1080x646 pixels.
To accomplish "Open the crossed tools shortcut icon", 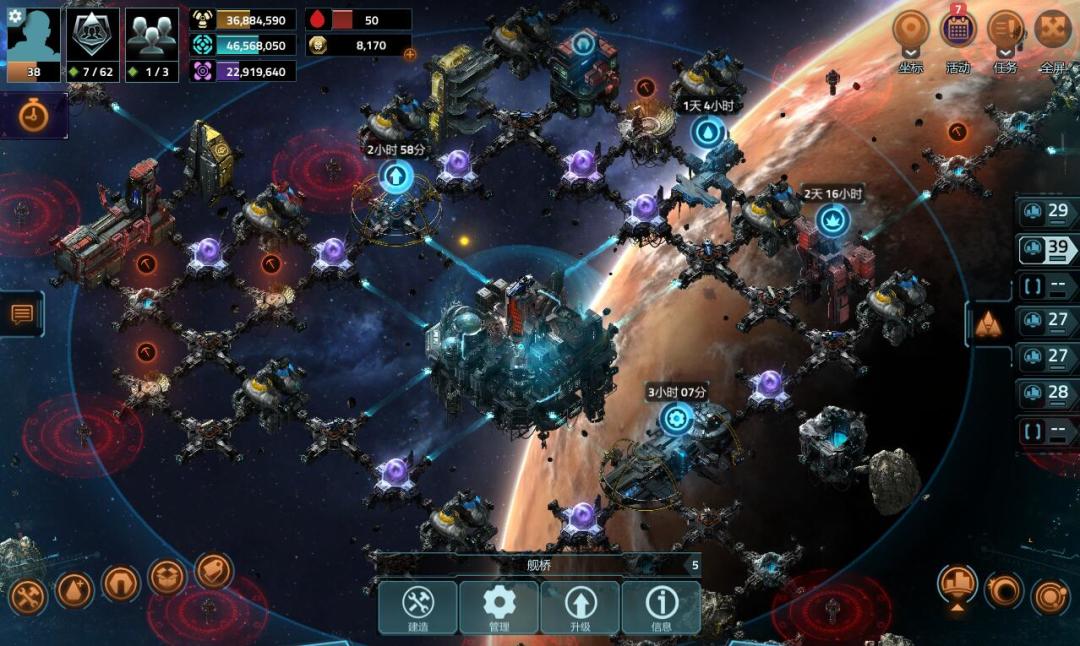I will pos(27,596).
